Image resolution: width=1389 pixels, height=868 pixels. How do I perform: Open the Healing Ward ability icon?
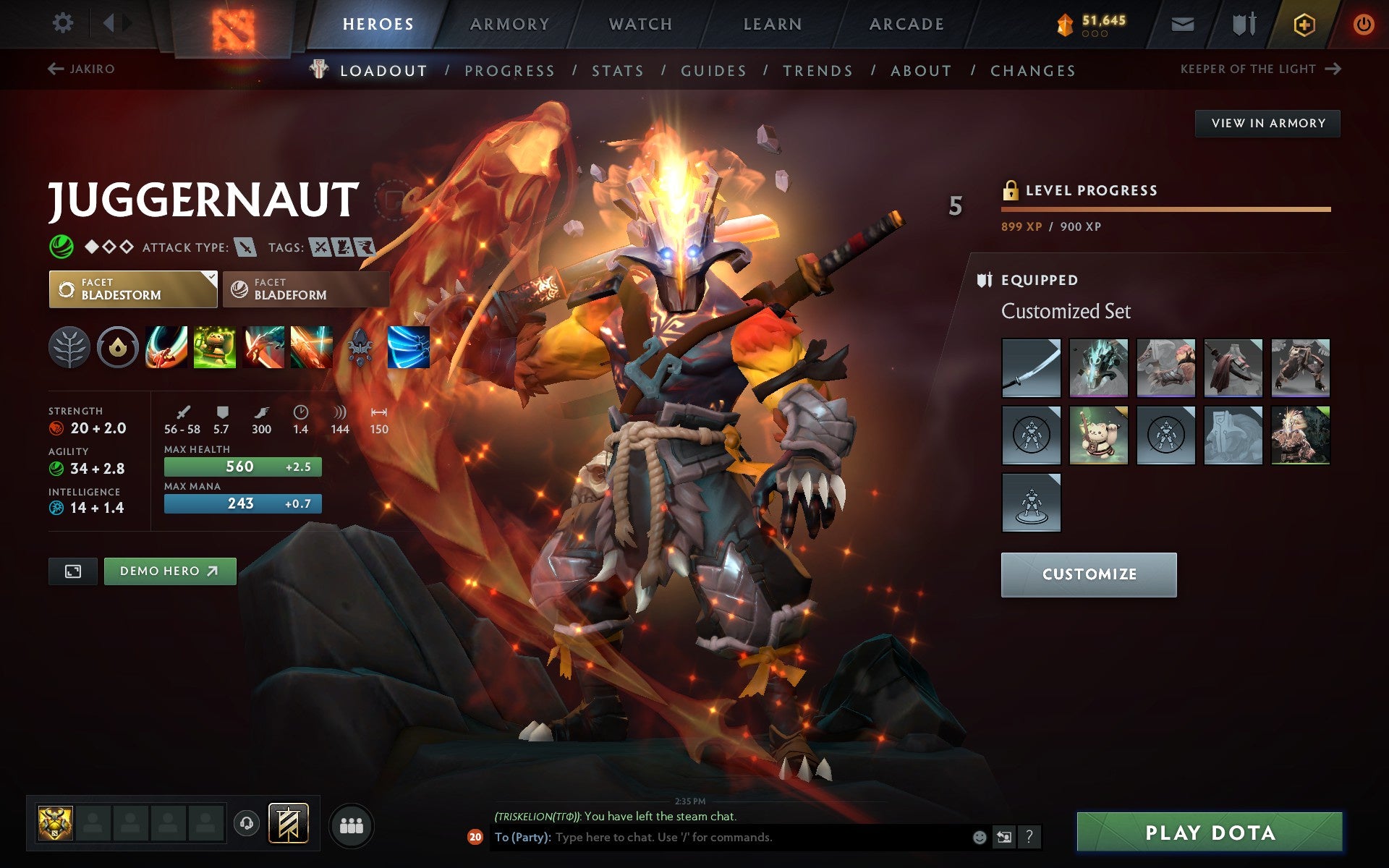(215, 347)
